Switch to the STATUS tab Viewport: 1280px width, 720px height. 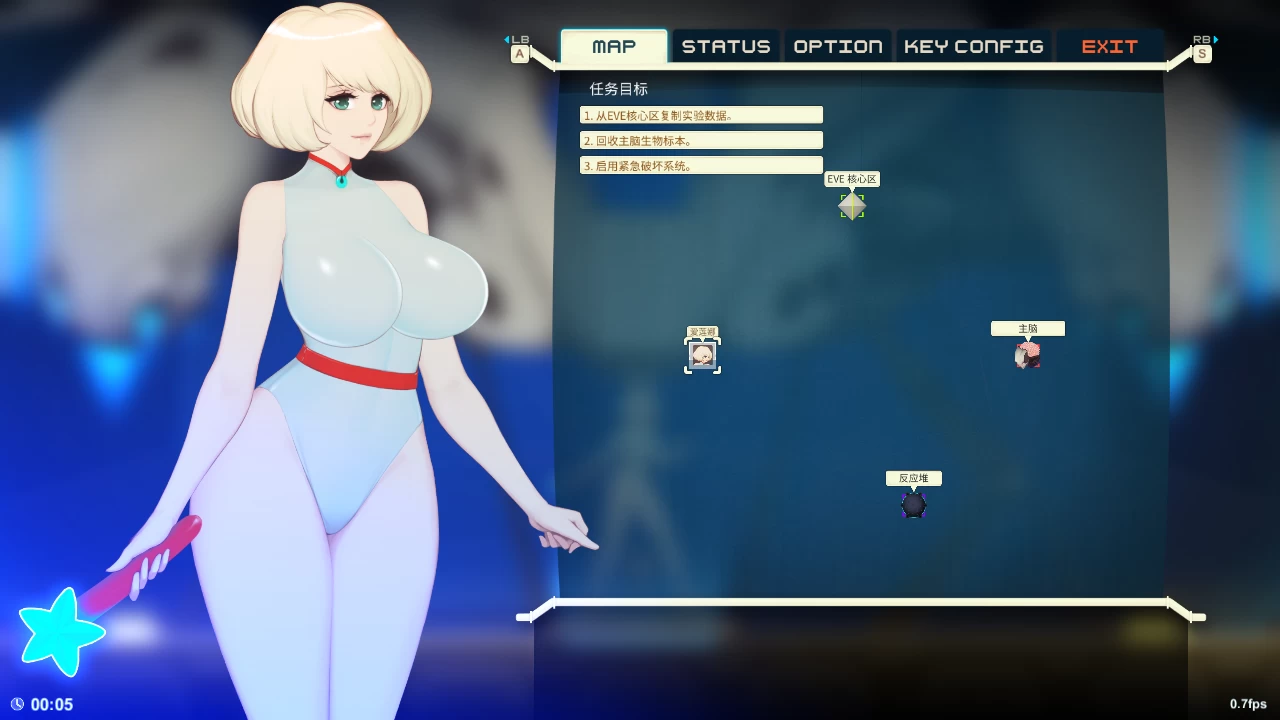pyautogui.click(x=726, y=45)
